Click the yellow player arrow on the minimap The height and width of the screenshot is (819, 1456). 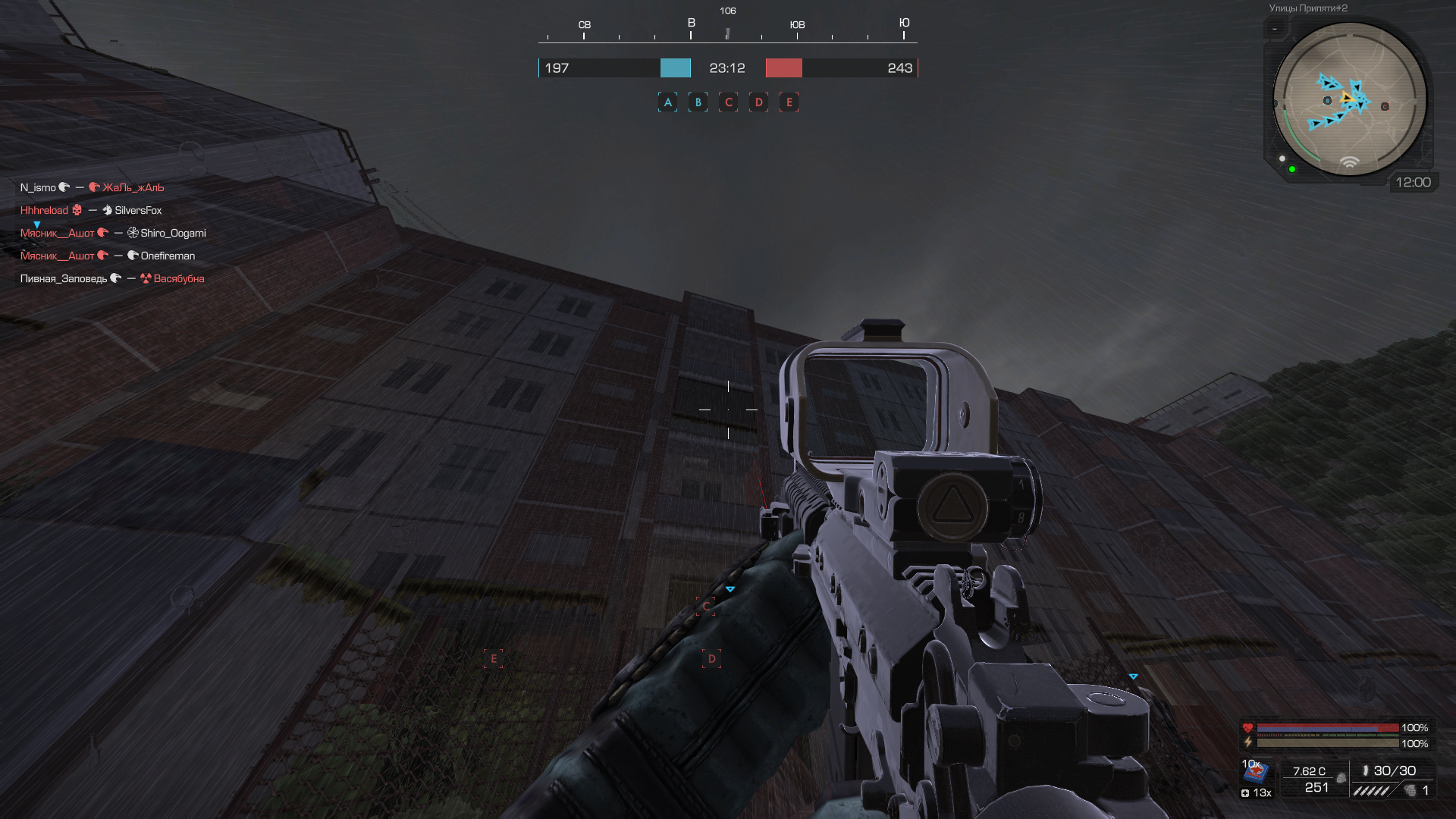point(1347,98)
